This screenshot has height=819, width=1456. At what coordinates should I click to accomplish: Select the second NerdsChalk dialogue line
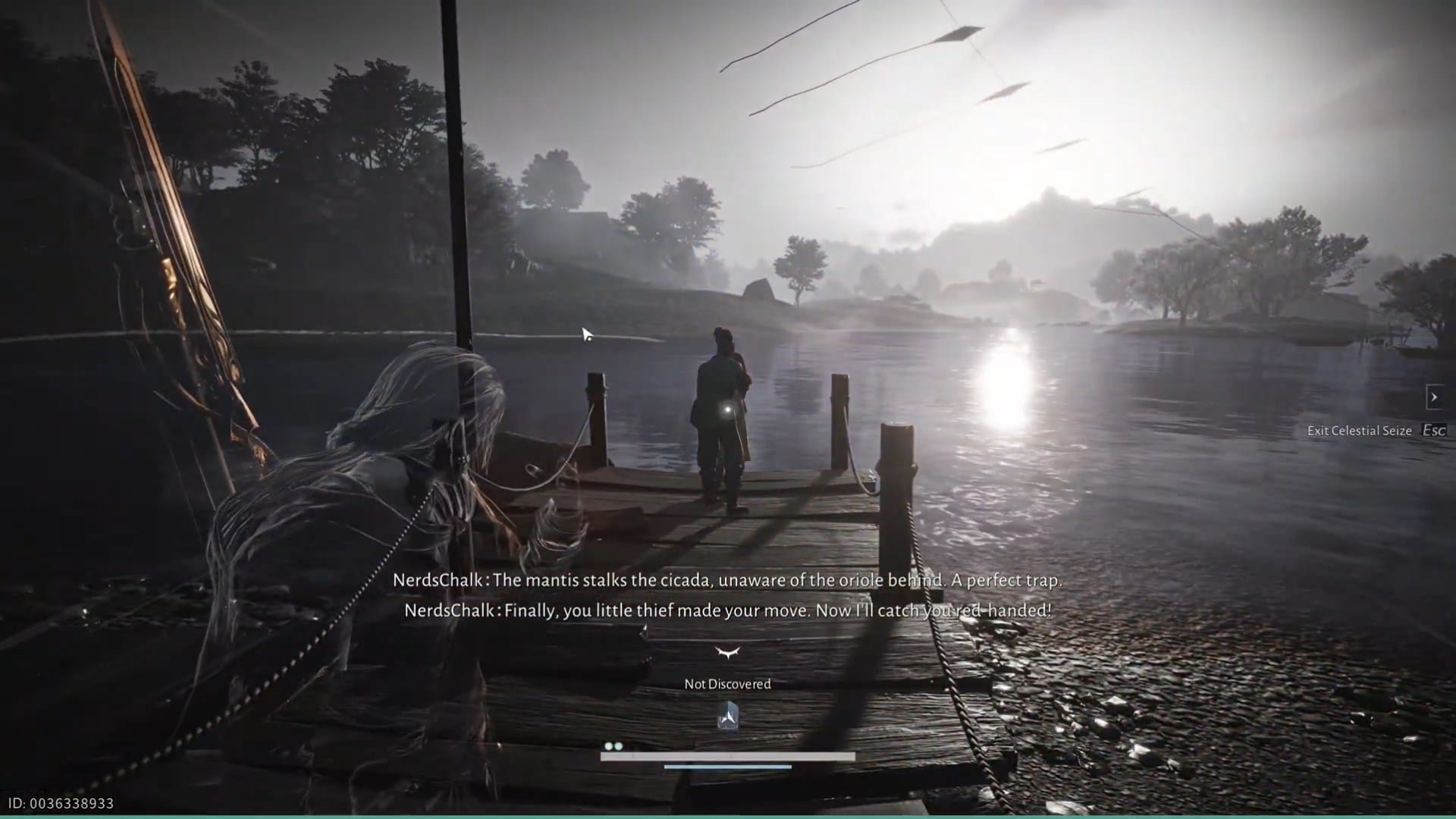[x=728, y=609]
